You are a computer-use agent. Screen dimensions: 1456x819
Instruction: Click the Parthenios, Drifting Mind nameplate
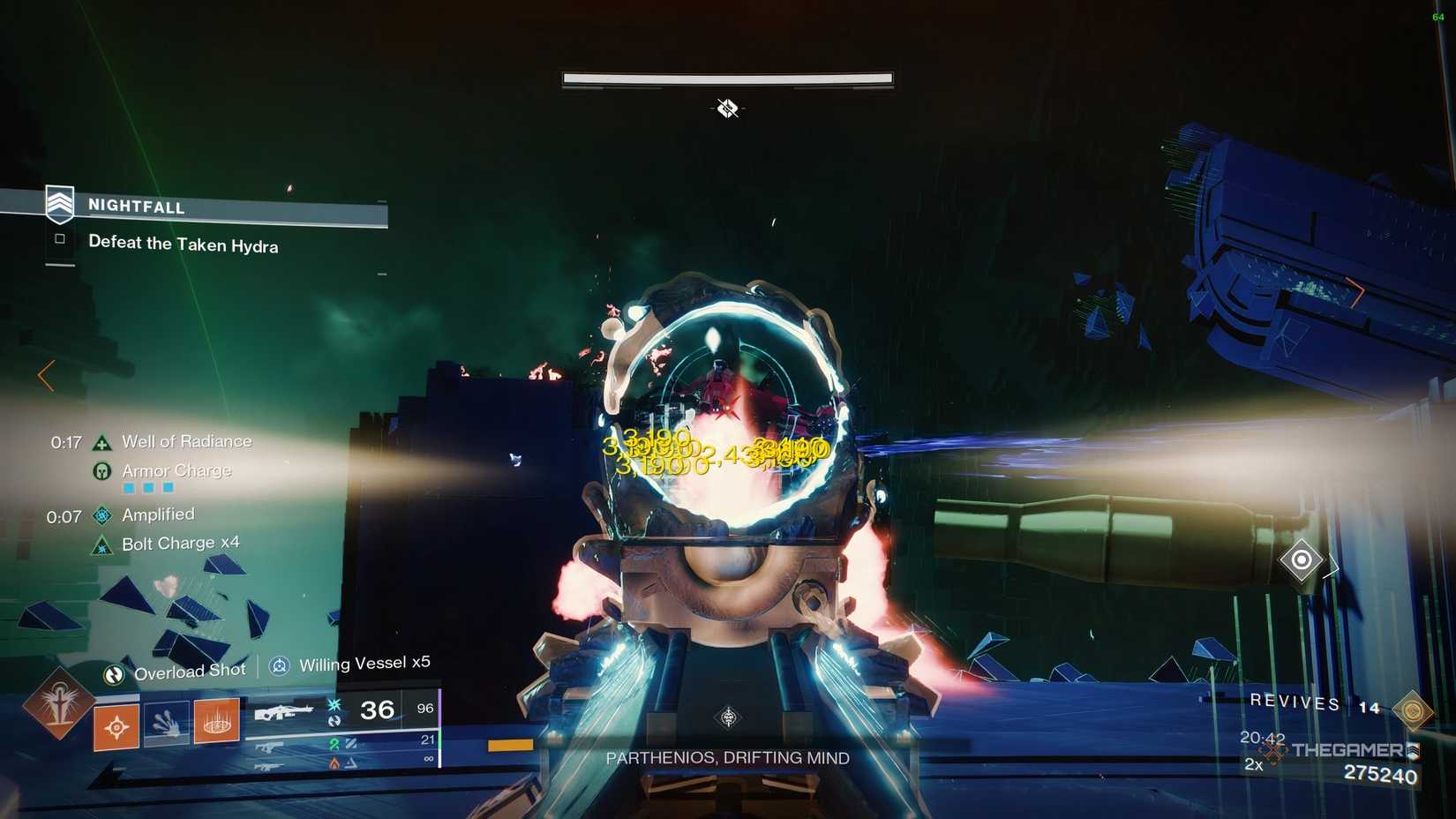[x=727, y=757]
